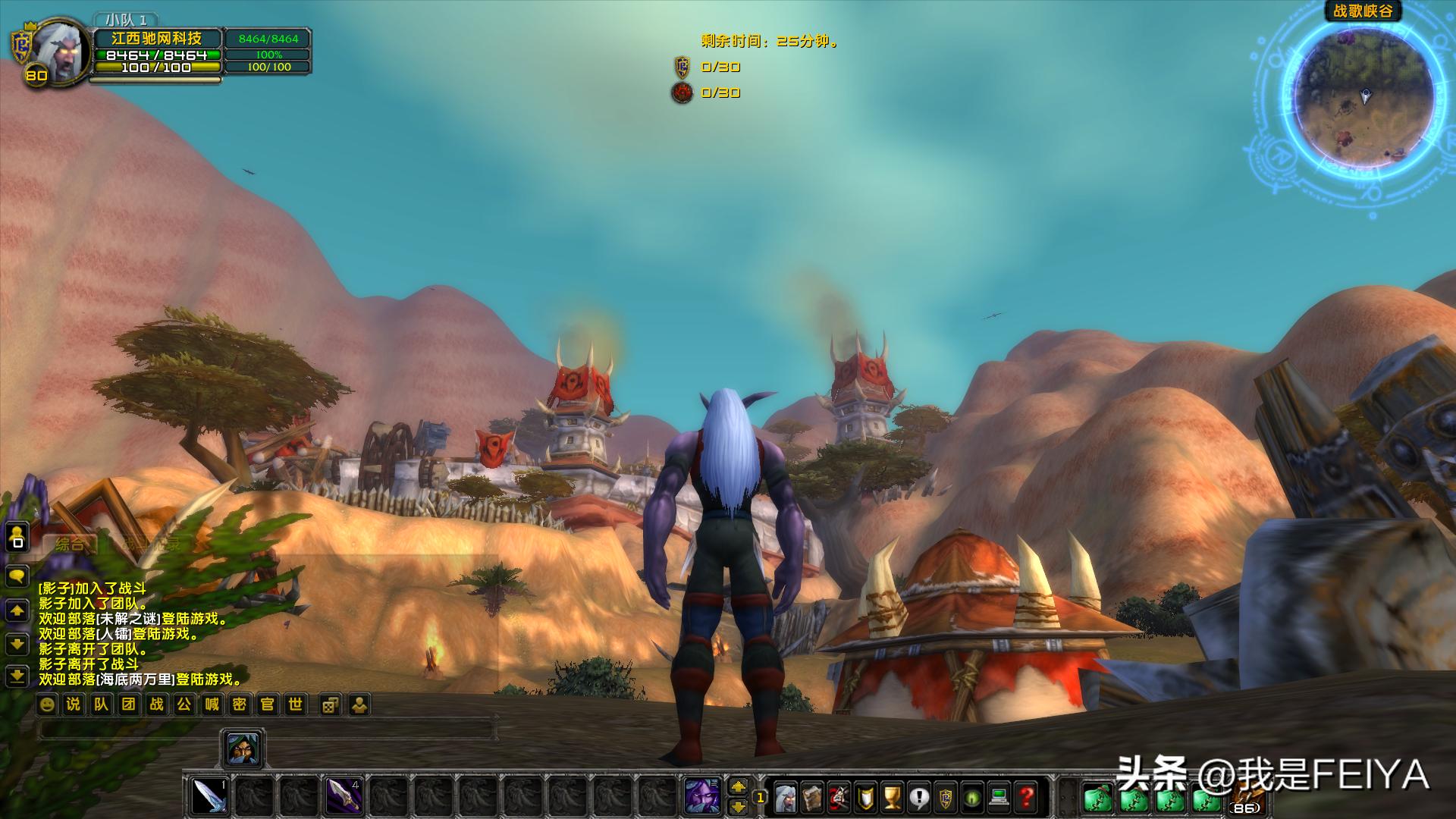Click the chat text input box
The image size is (1456, 819).
(x=265, y=730)
